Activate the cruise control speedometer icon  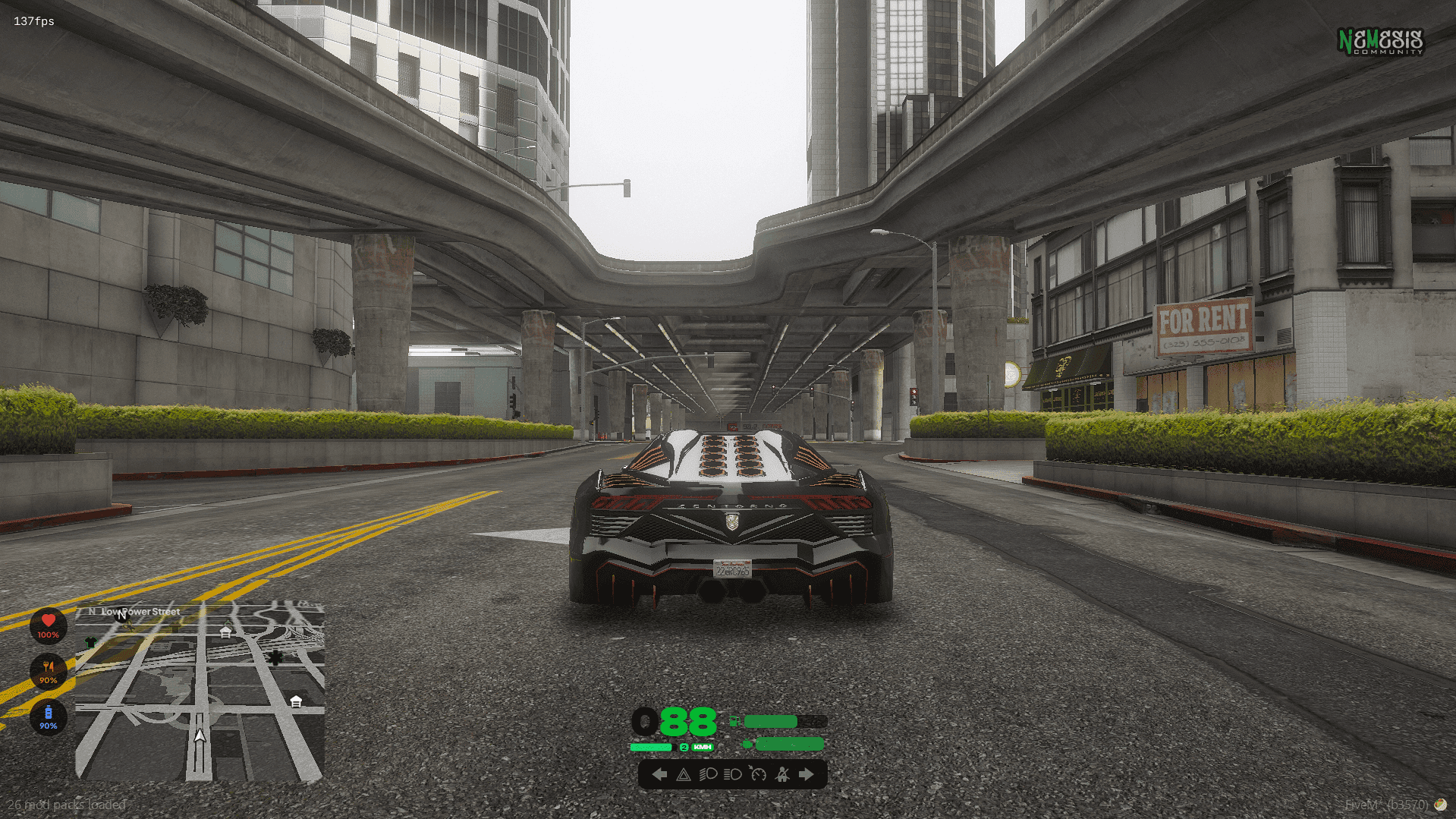pos(758,775)
